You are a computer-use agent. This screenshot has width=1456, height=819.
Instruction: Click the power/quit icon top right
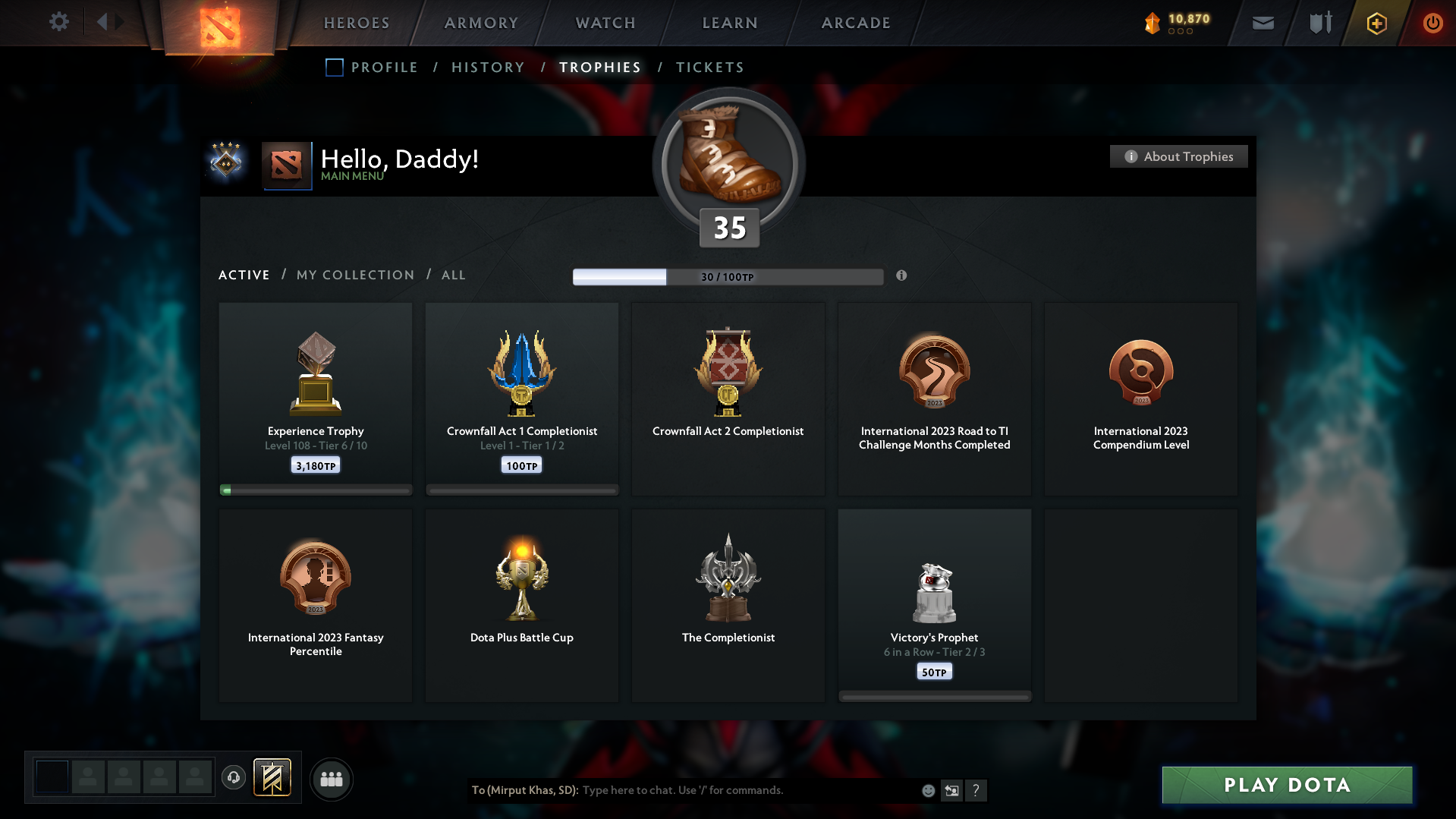[x=1432, y=23]
